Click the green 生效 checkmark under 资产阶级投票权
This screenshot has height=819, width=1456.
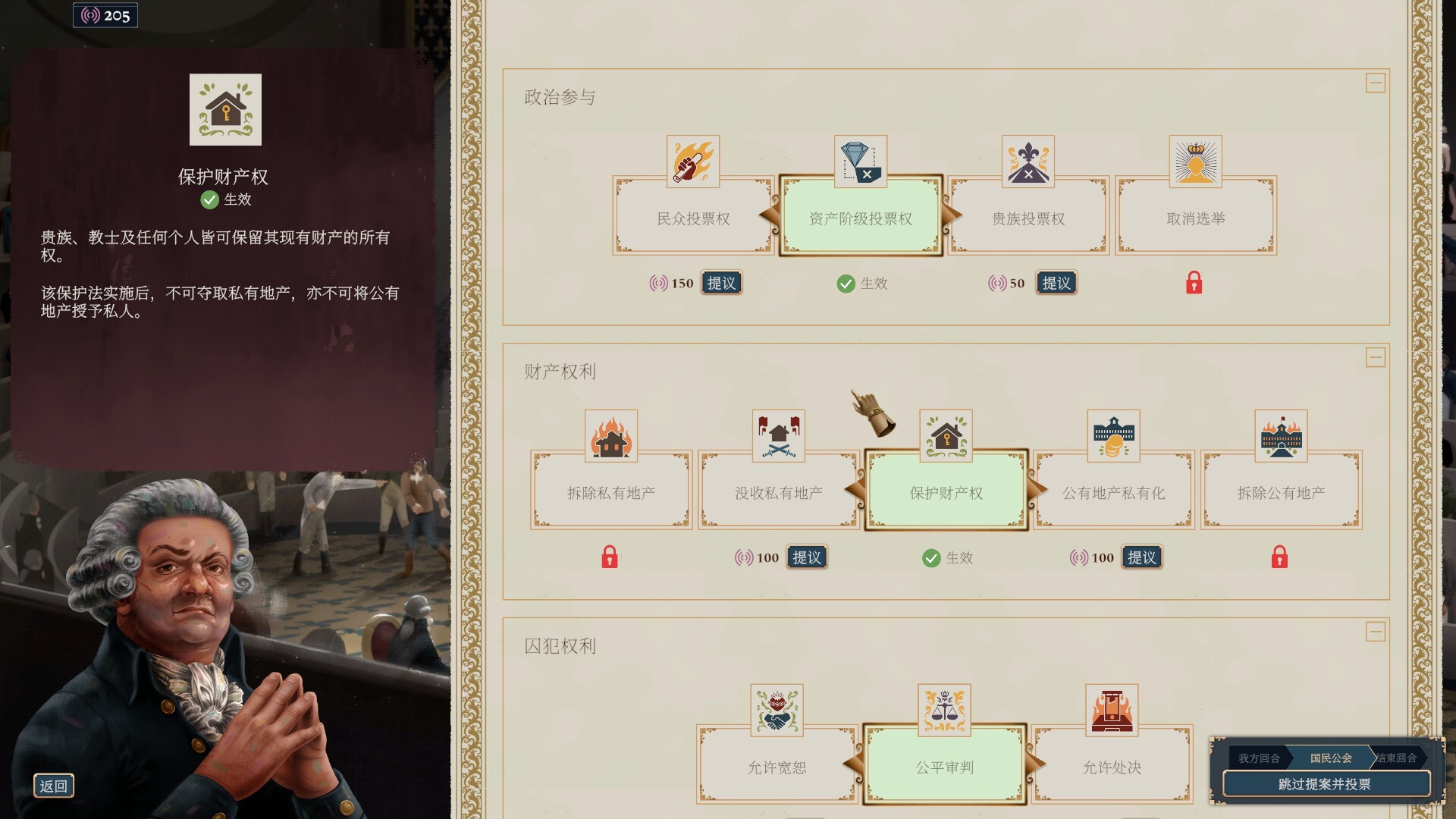click(847, 283)
